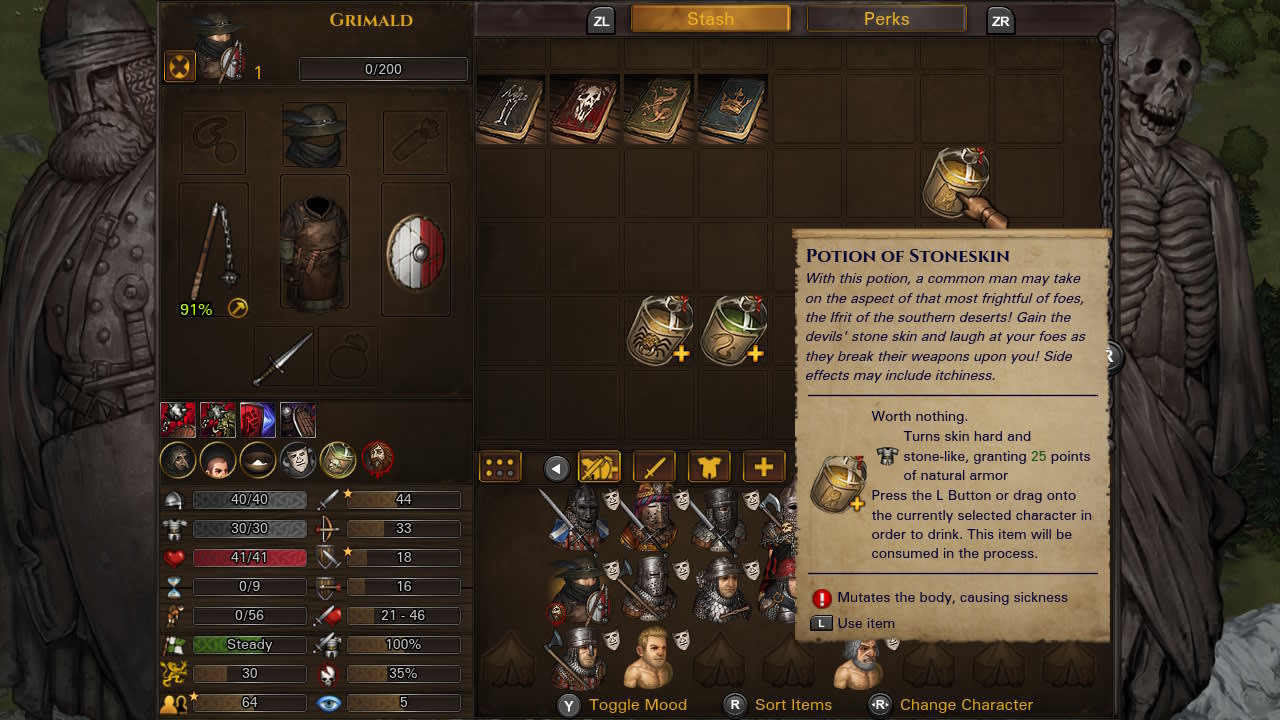This screenshot has width=1280, height=720.
Task: Select the sword icon to filter weapons
Action: [x=655, y=467]
